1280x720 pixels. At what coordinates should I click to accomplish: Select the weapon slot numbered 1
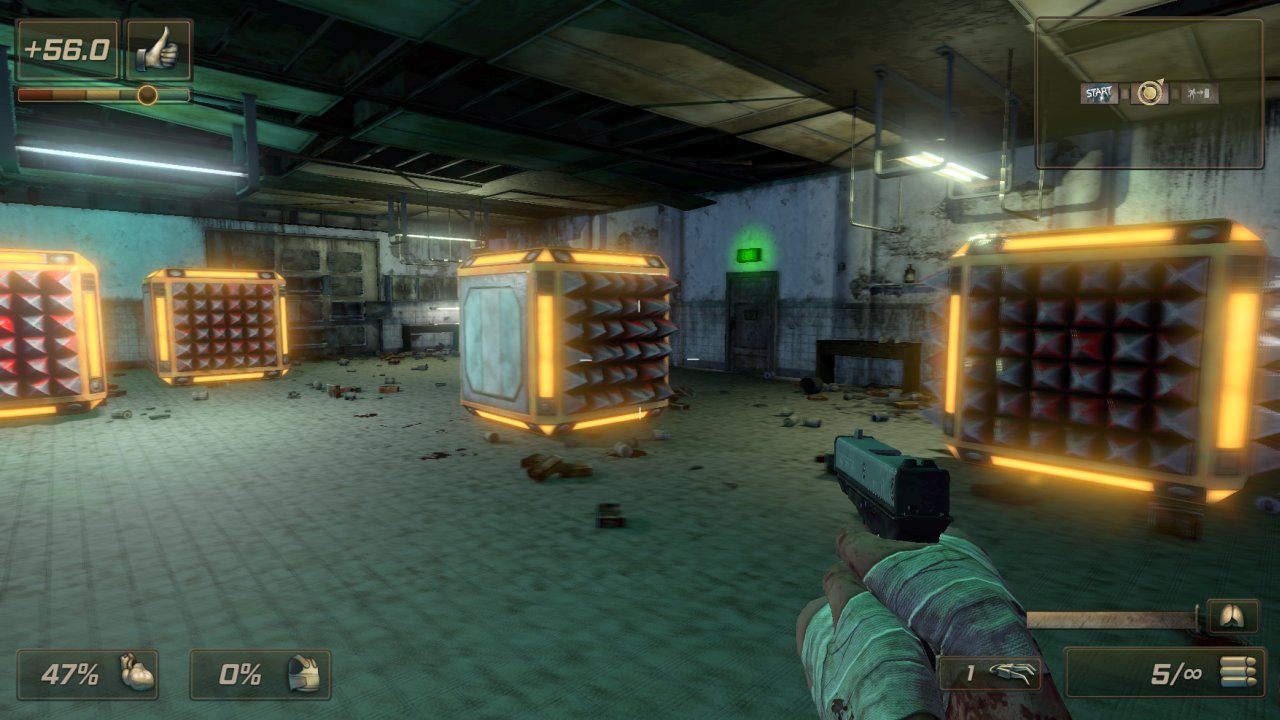[990, 673]
